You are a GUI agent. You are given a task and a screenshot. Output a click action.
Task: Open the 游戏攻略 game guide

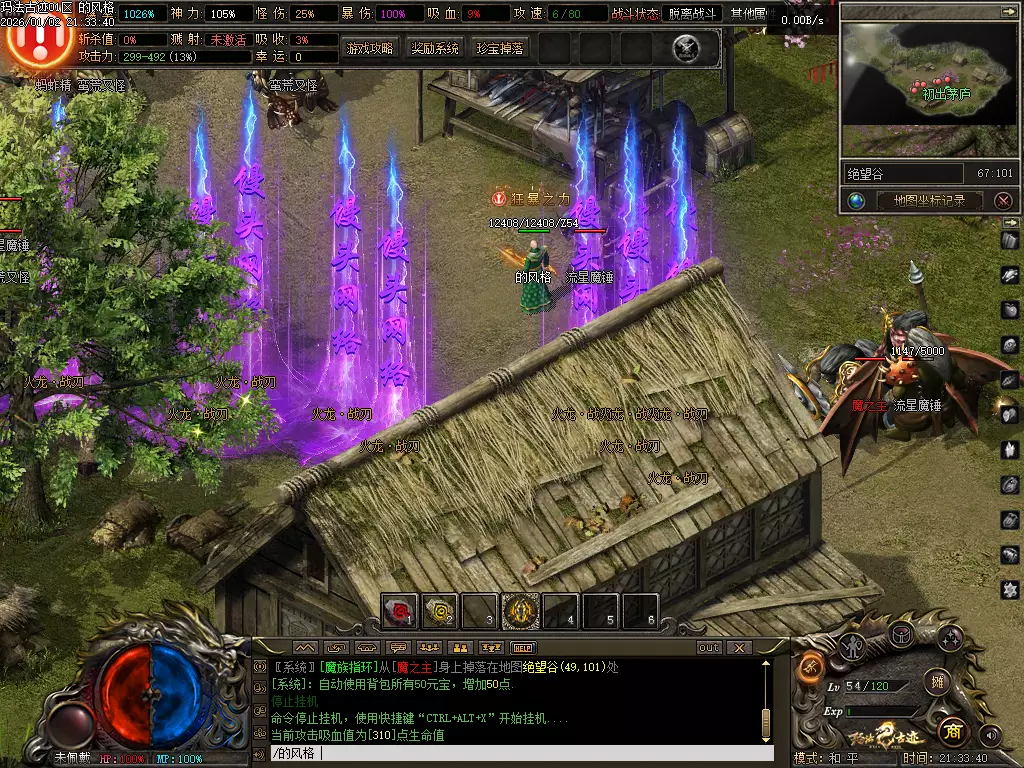click(370, 48)
